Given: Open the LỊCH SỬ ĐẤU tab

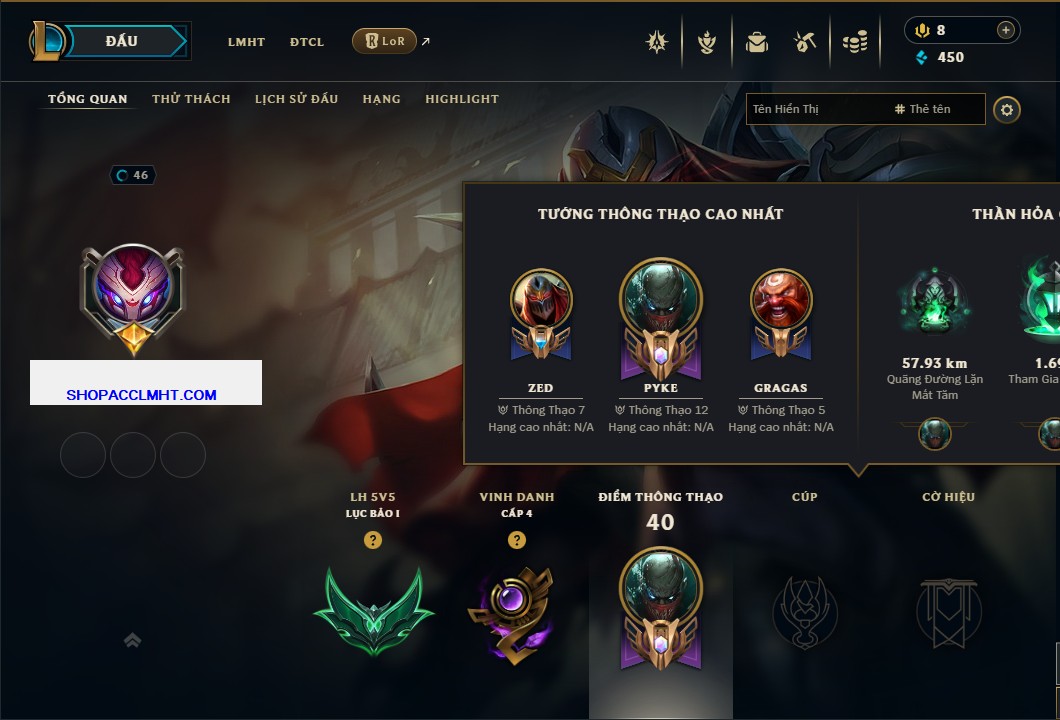Looking at the screenshot, I should 296,99.
